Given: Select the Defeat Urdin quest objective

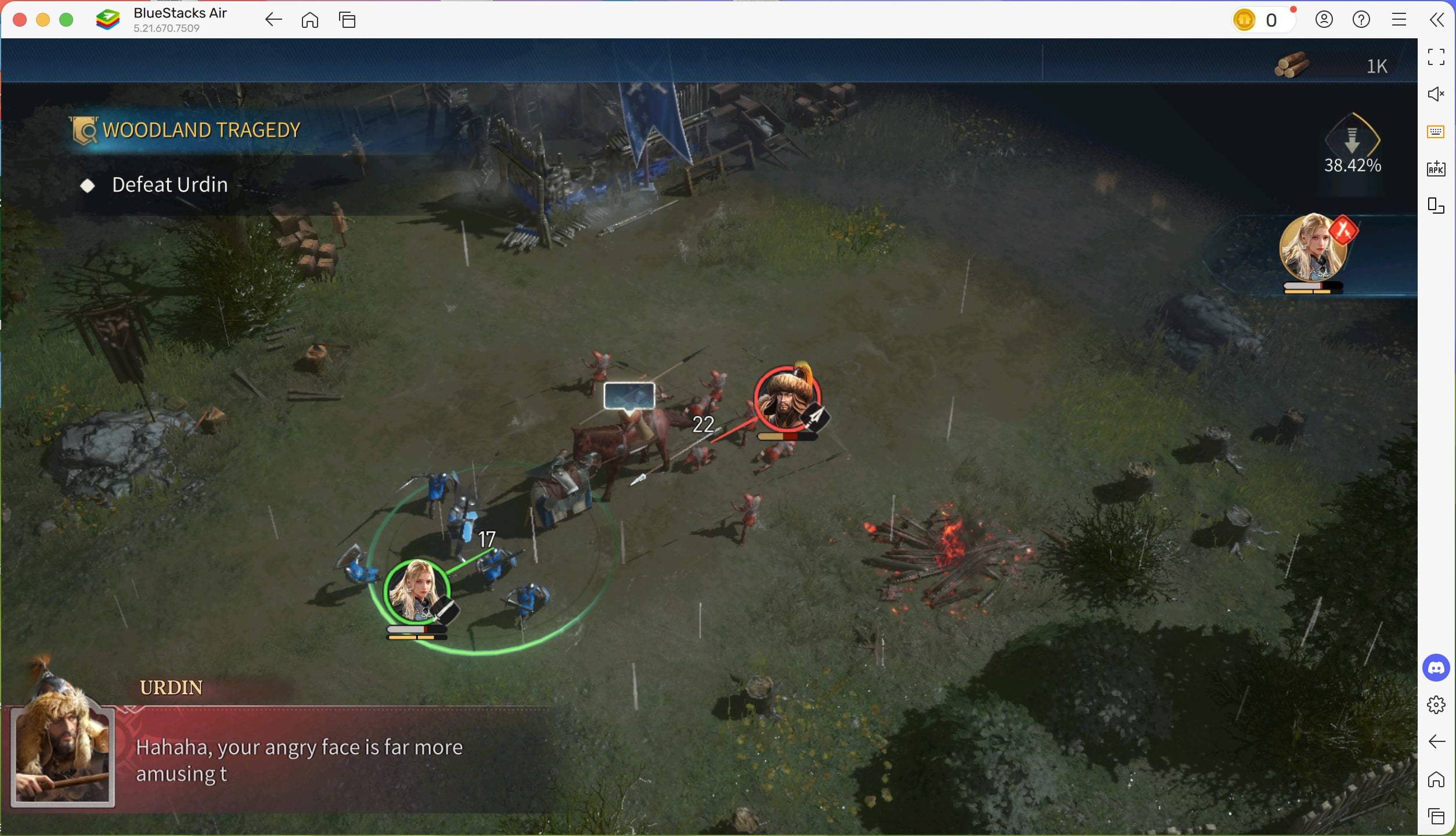Looking at the screenshot, I should point(169,185).
